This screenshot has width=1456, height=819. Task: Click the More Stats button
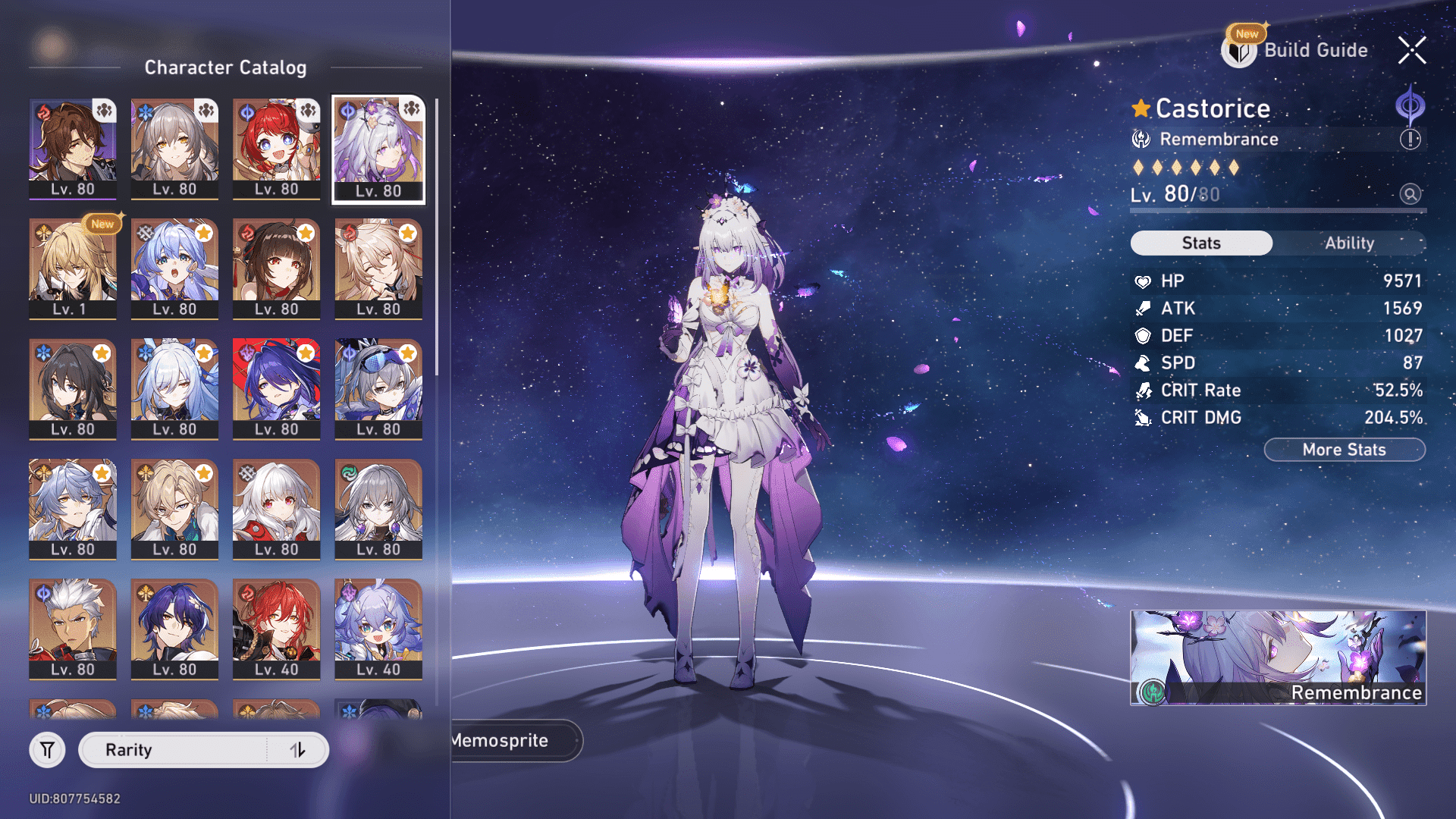coord(1344,449)
